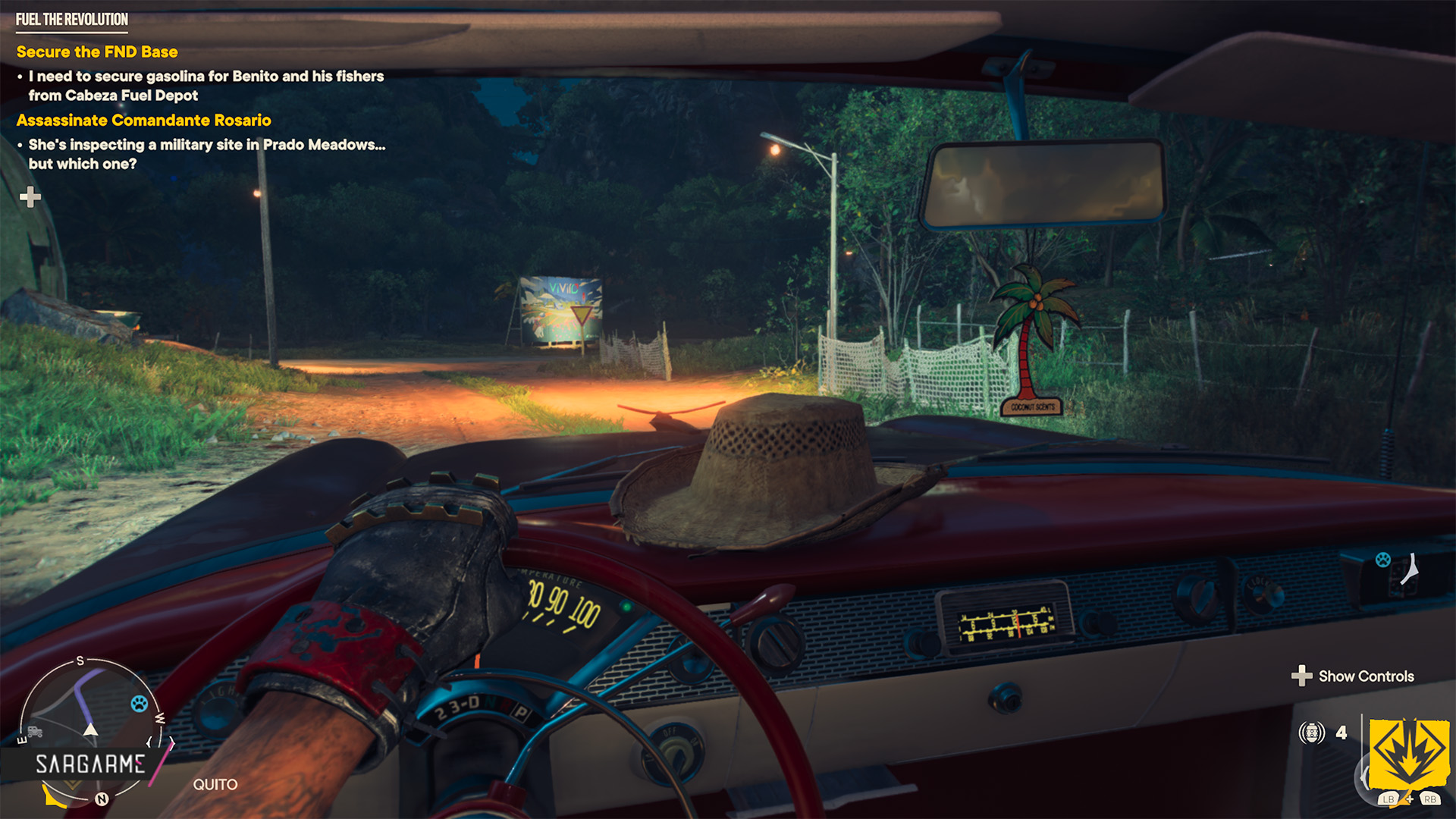Select the Assassinate Comandante Rosario objective

click(143, 120)
